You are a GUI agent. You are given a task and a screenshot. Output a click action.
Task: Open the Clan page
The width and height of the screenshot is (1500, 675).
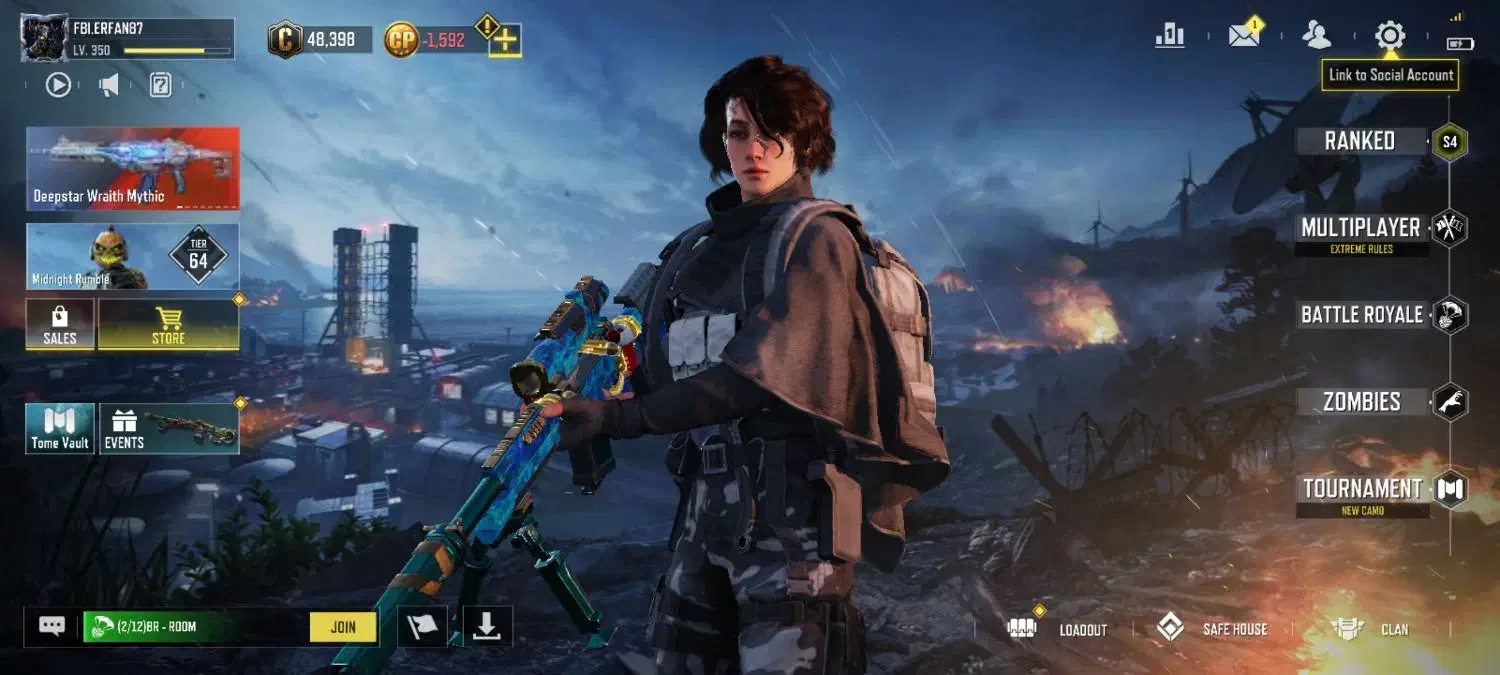tap(1371, 629)
